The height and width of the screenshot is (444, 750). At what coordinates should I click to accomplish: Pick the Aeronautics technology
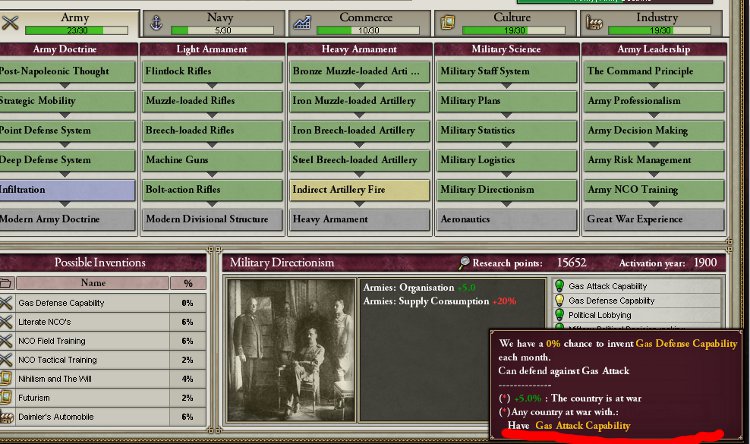click(506, 219)
